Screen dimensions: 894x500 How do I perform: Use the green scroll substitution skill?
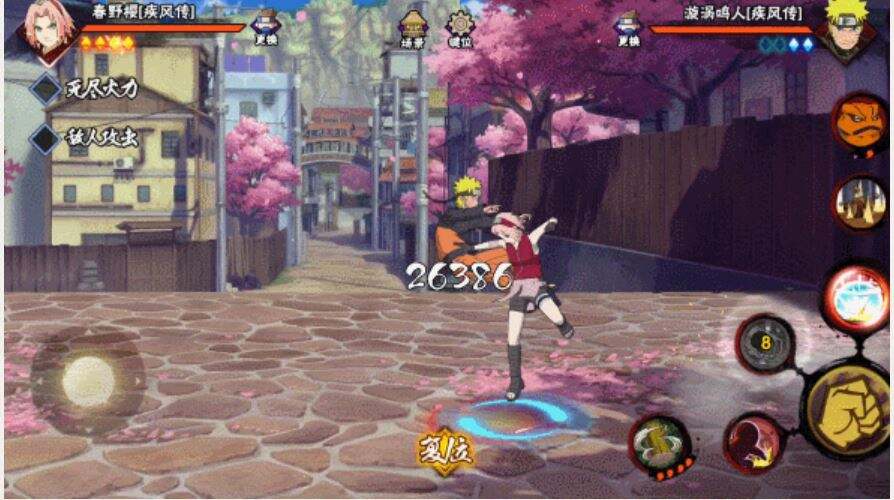(661, 443)
